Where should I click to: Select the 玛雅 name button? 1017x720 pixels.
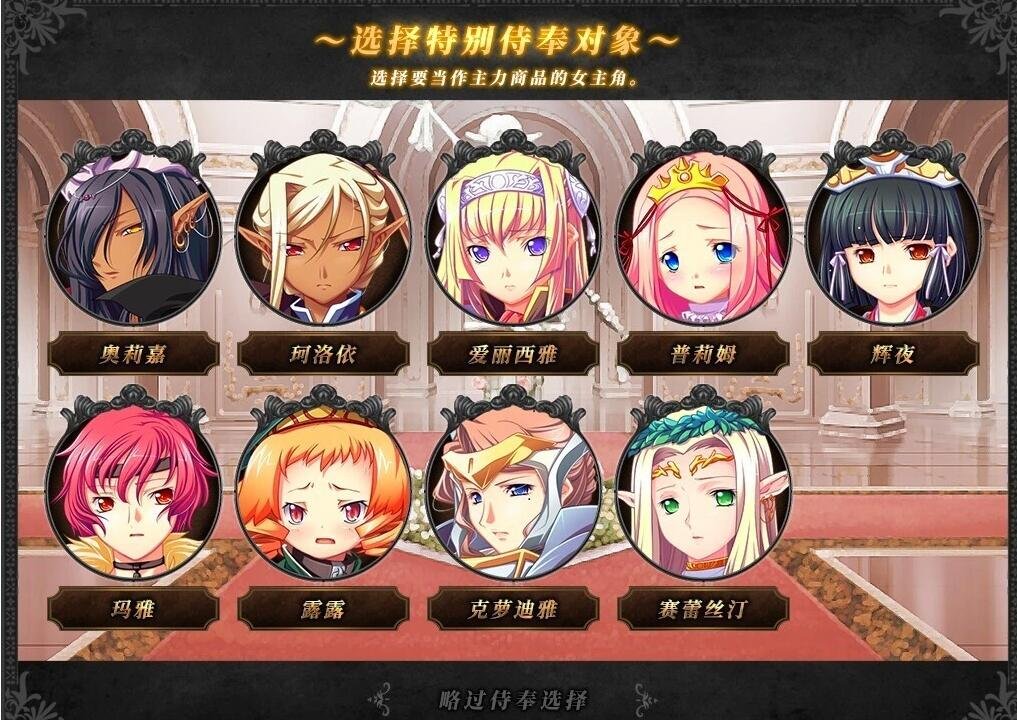133,608
